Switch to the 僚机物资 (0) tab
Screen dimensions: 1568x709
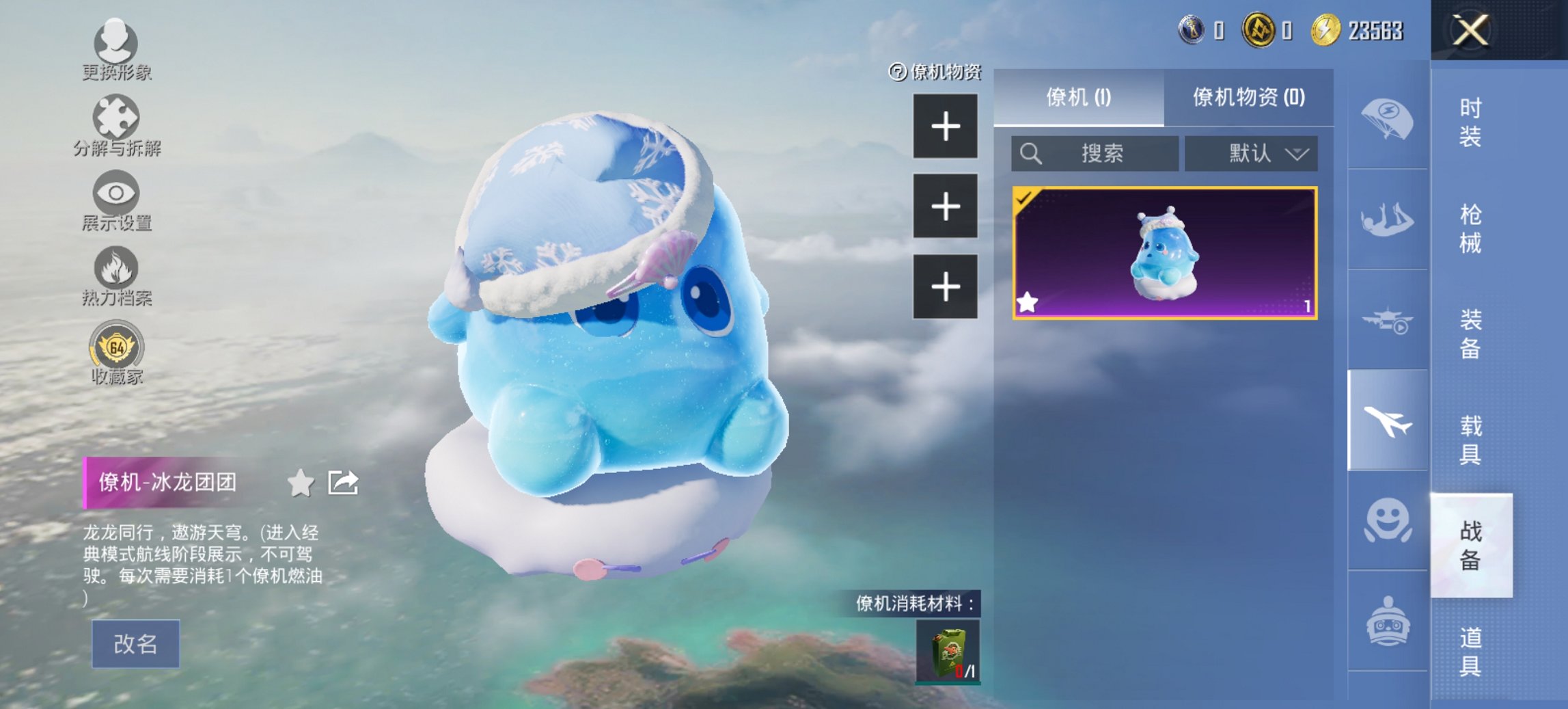tap(1249, 96)
